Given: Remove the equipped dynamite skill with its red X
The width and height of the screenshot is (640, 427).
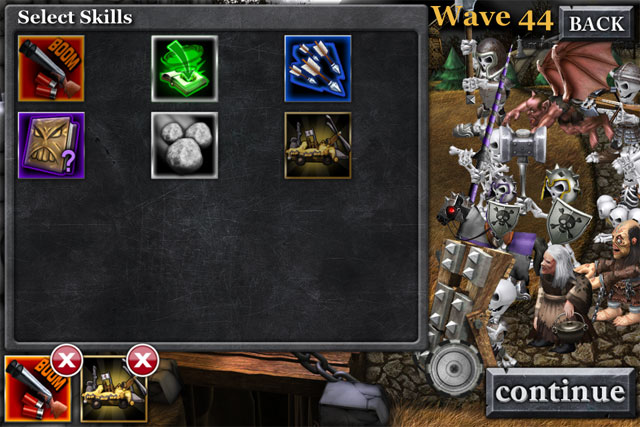Looking at the screenshot, I should [66, 361].
